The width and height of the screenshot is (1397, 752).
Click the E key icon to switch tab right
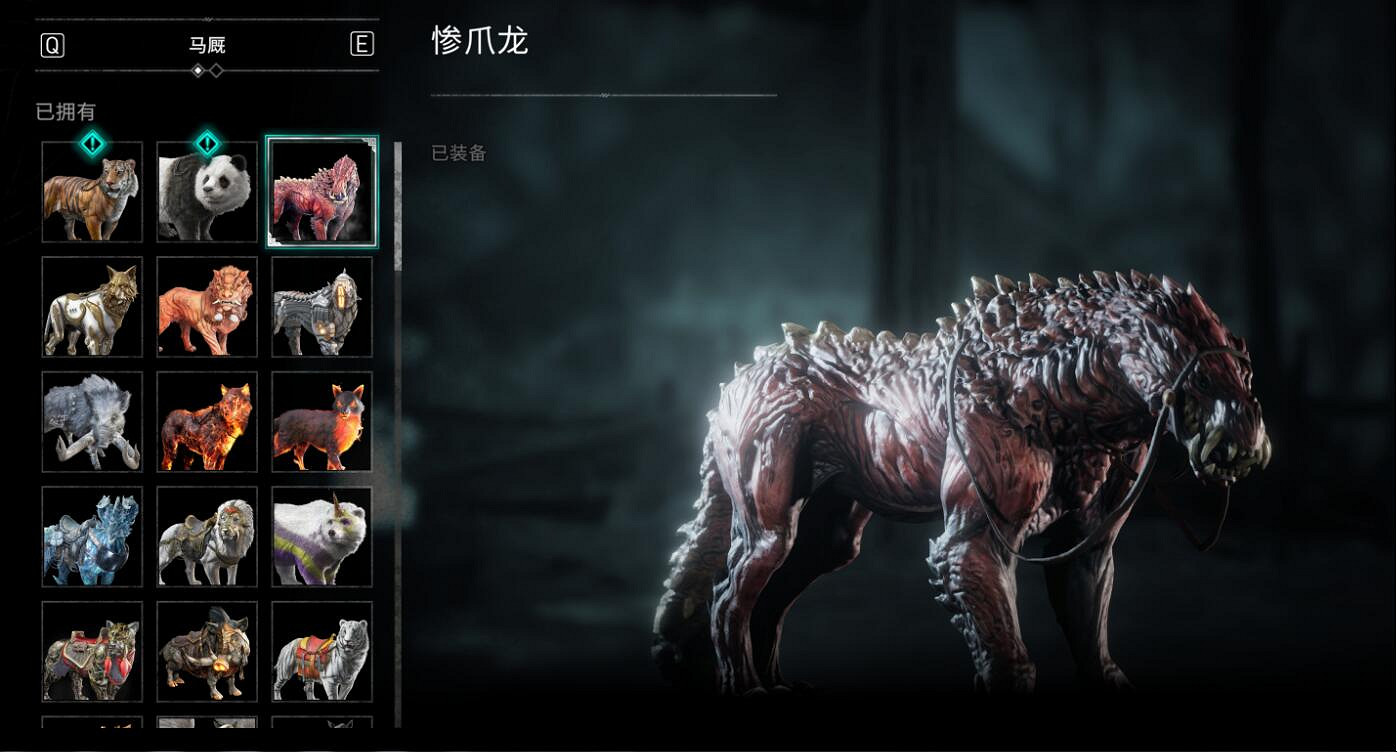362,45
